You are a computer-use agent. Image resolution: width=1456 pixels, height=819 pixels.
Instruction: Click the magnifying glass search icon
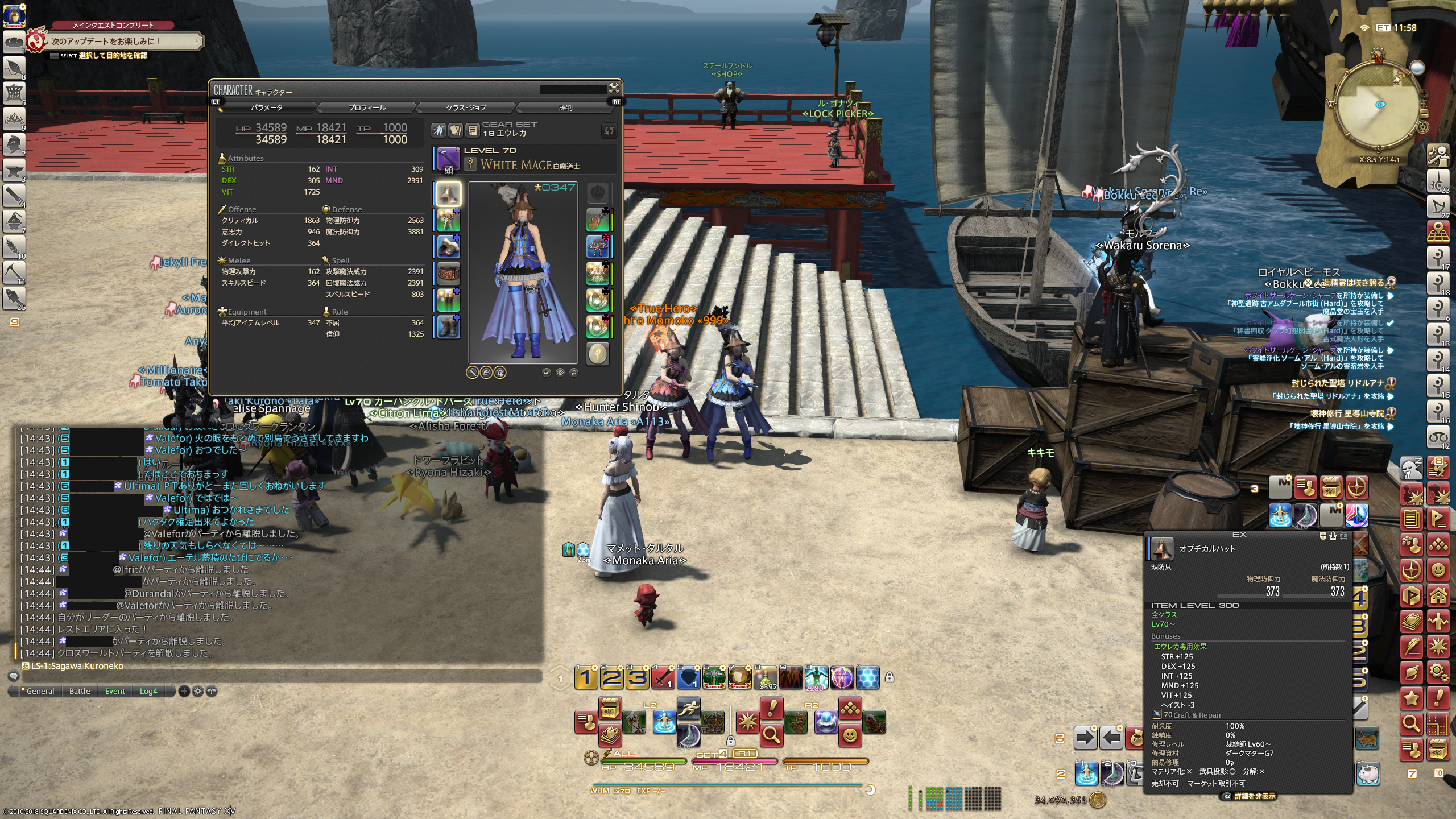[x=771, y=735]
